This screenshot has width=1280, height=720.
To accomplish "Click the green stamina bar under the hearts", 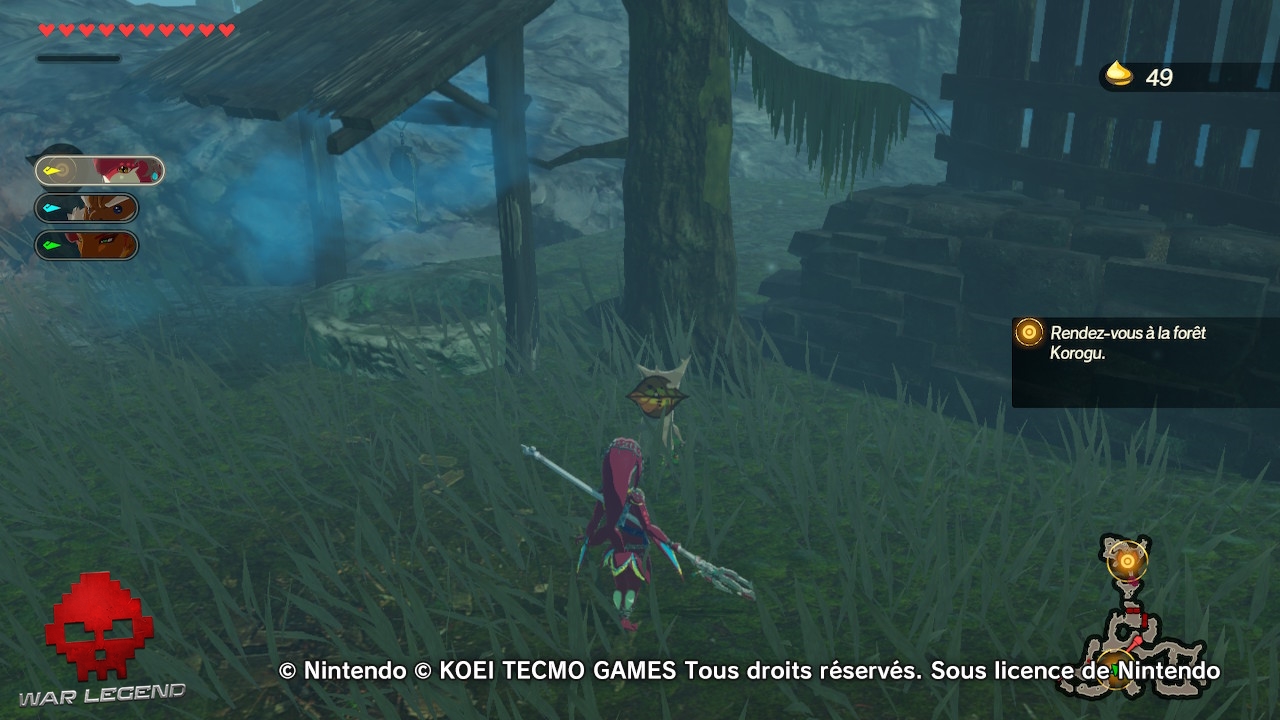I will (x=78, y=57).
